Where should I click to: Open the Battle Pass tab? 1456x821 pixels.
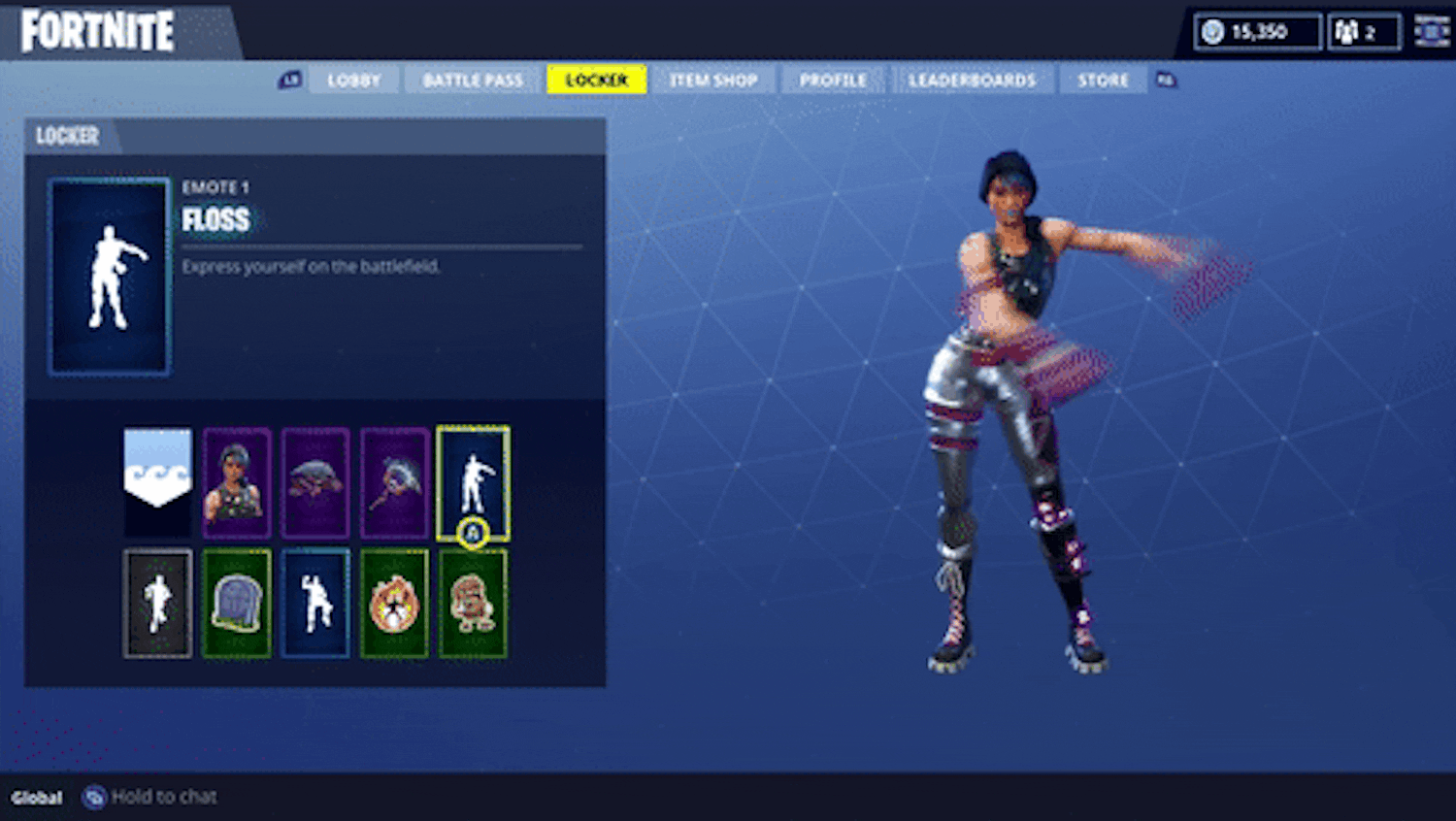click(472, 80)
